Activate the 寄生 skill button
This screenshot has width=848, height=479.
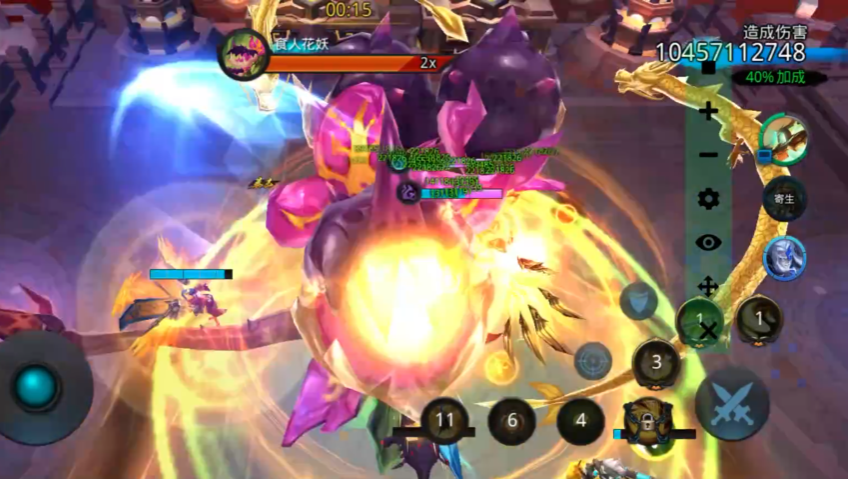784,198
